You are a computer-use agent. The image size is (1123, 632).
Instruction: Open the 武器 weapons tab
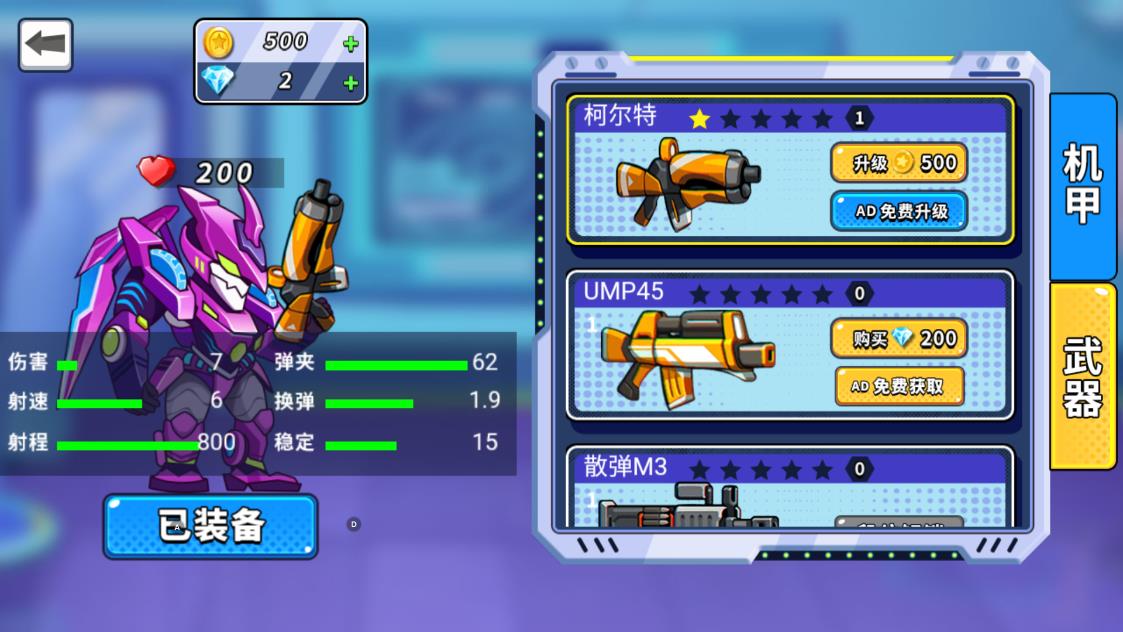tap(1082, 375)
